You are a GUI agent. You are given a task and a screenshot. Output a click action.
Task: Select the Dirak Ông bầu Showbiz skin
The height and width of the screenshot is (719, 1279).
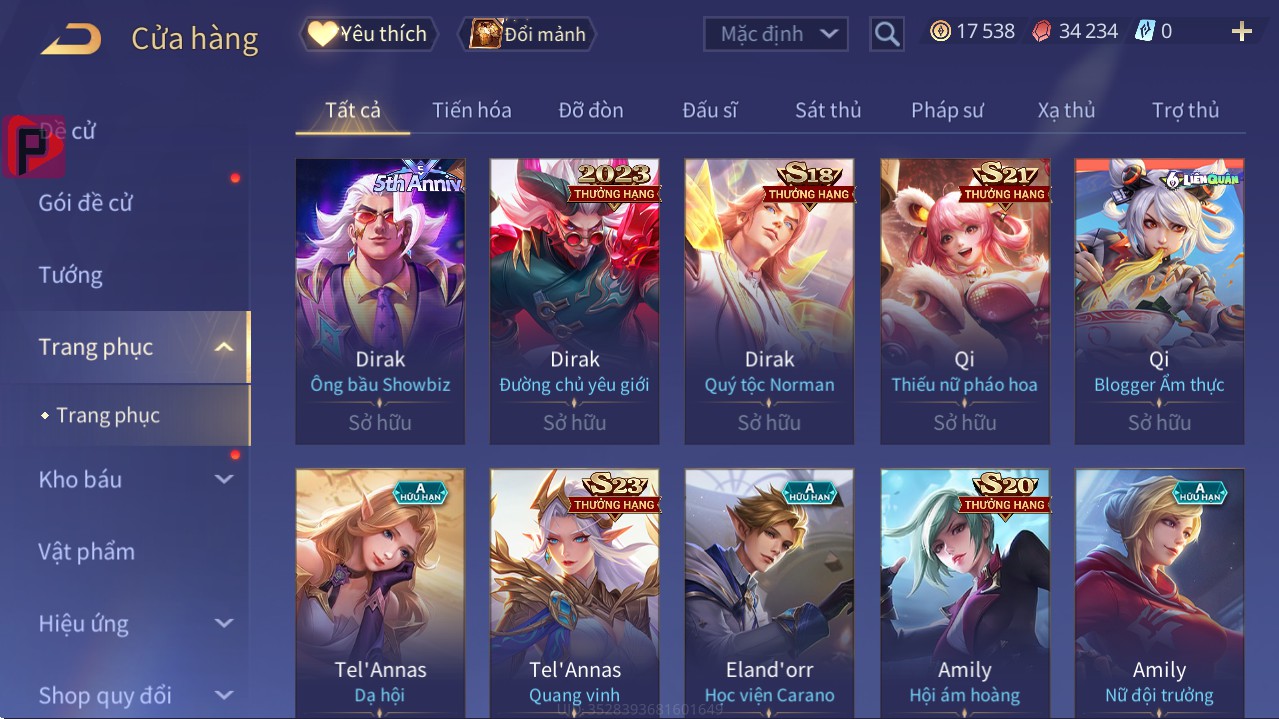pyautogui.click(x=380, y=300)
